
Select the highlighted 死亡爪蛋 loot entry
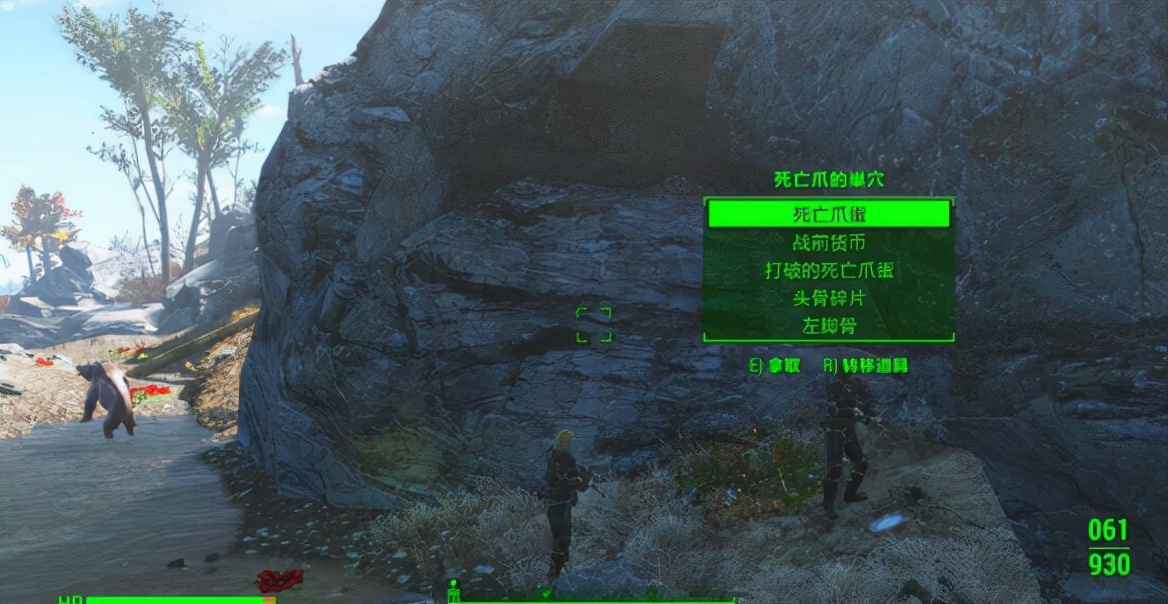coord(828,214)
